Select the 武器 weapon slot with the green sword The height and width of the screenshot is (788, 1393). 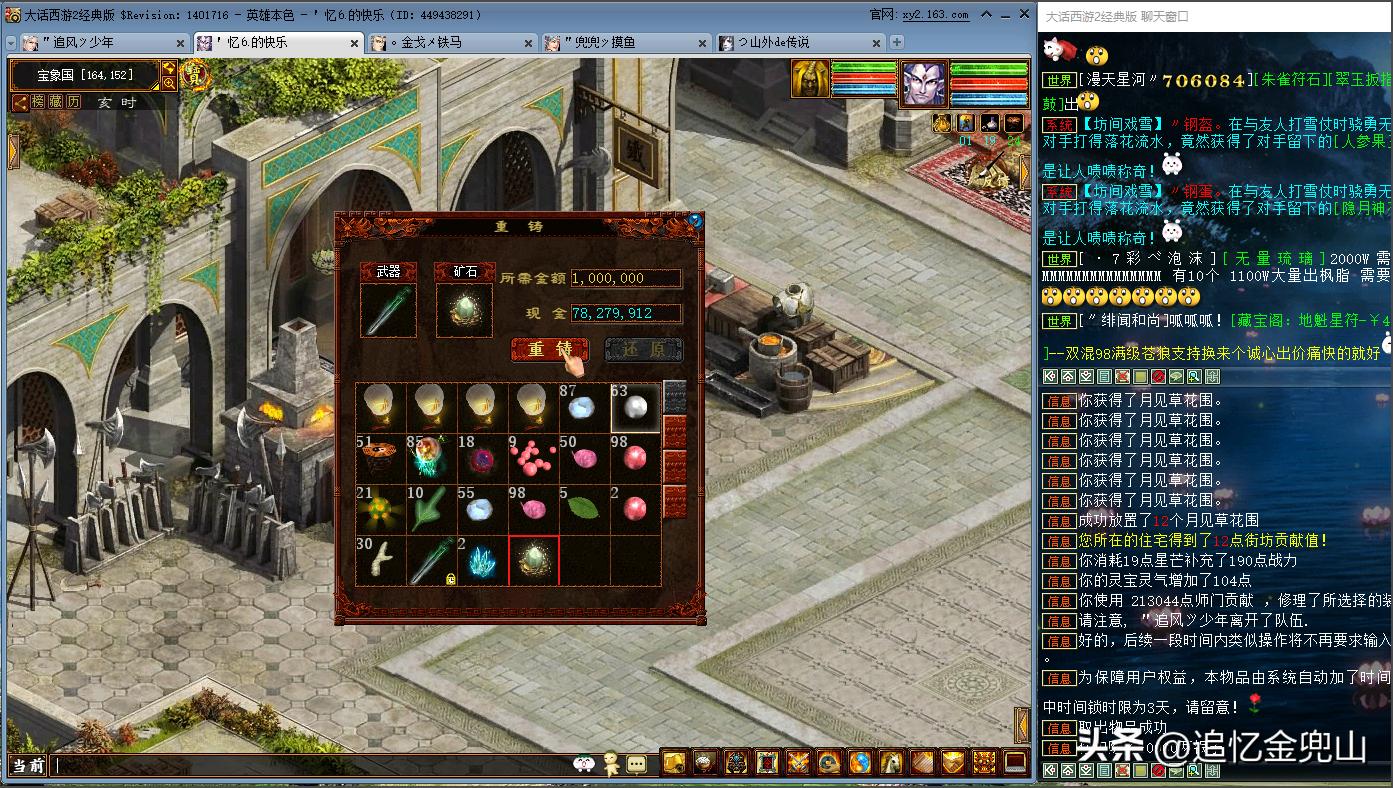click(388, 310)
